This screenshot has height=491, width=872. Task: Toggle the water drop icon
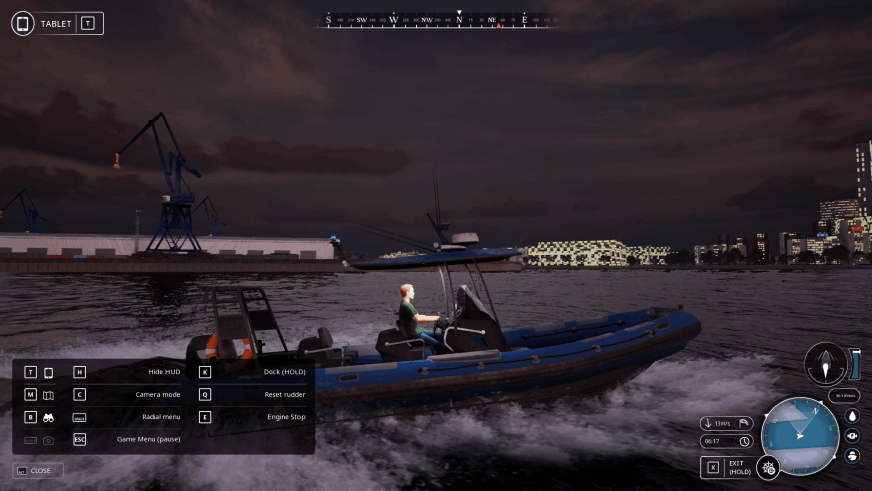[x=852, y=416]
